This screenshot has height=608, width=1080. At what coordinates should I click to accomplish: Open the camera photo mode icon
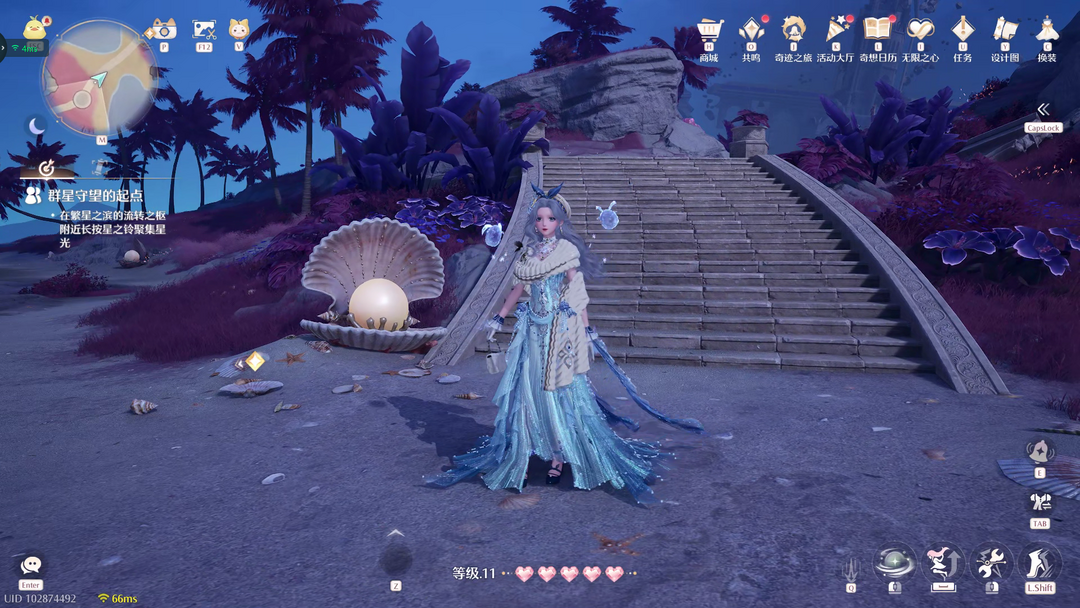pyautogui.click(x=162, y=29)
